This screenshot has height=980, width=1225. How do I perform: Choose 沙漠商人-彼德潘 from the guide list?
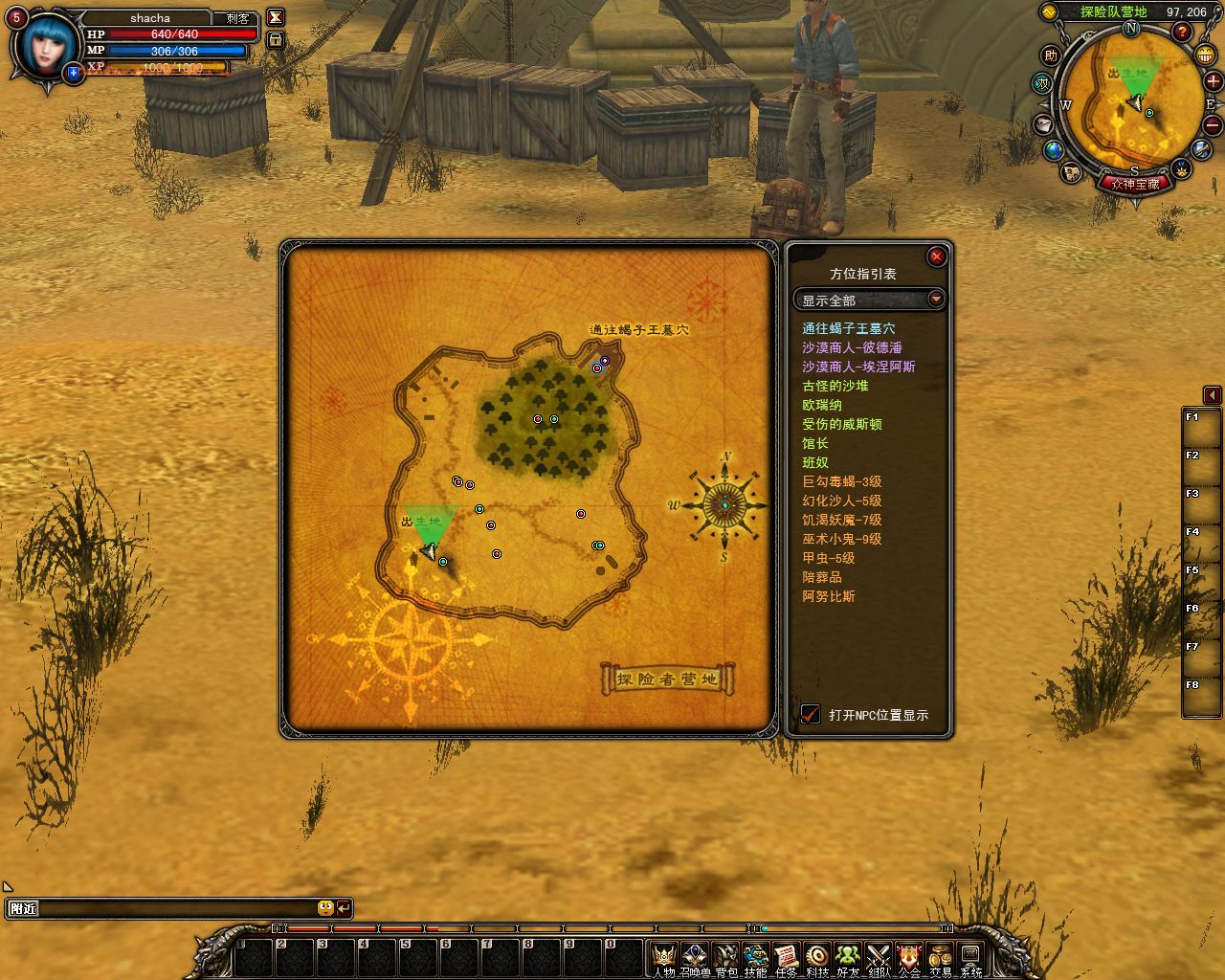pyautogui.click(x=852, y=347)
